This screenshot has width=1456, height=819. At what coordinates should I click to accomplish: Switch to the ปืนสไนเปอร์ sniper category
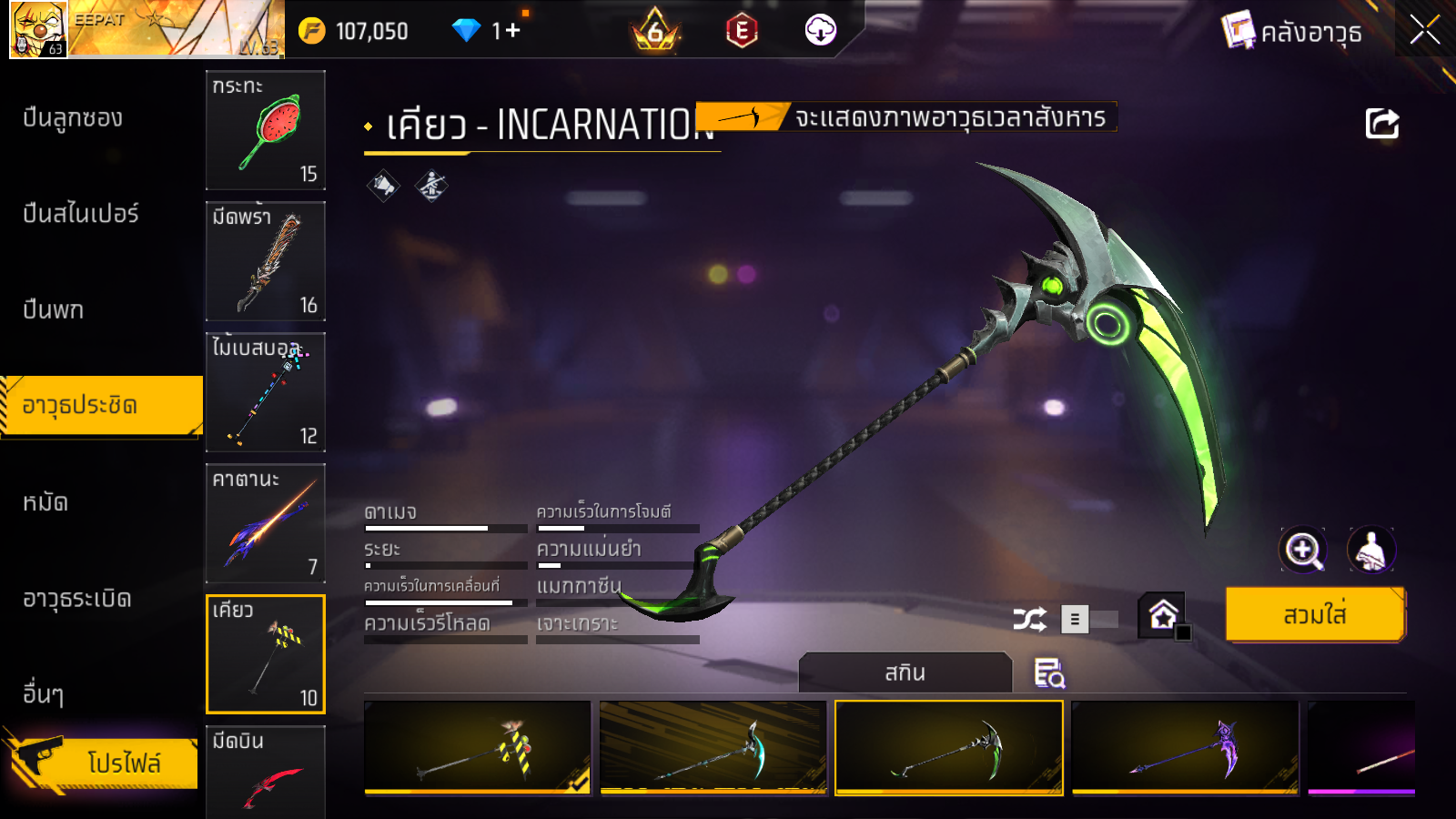pyautogui.click(x=80, y=214)
